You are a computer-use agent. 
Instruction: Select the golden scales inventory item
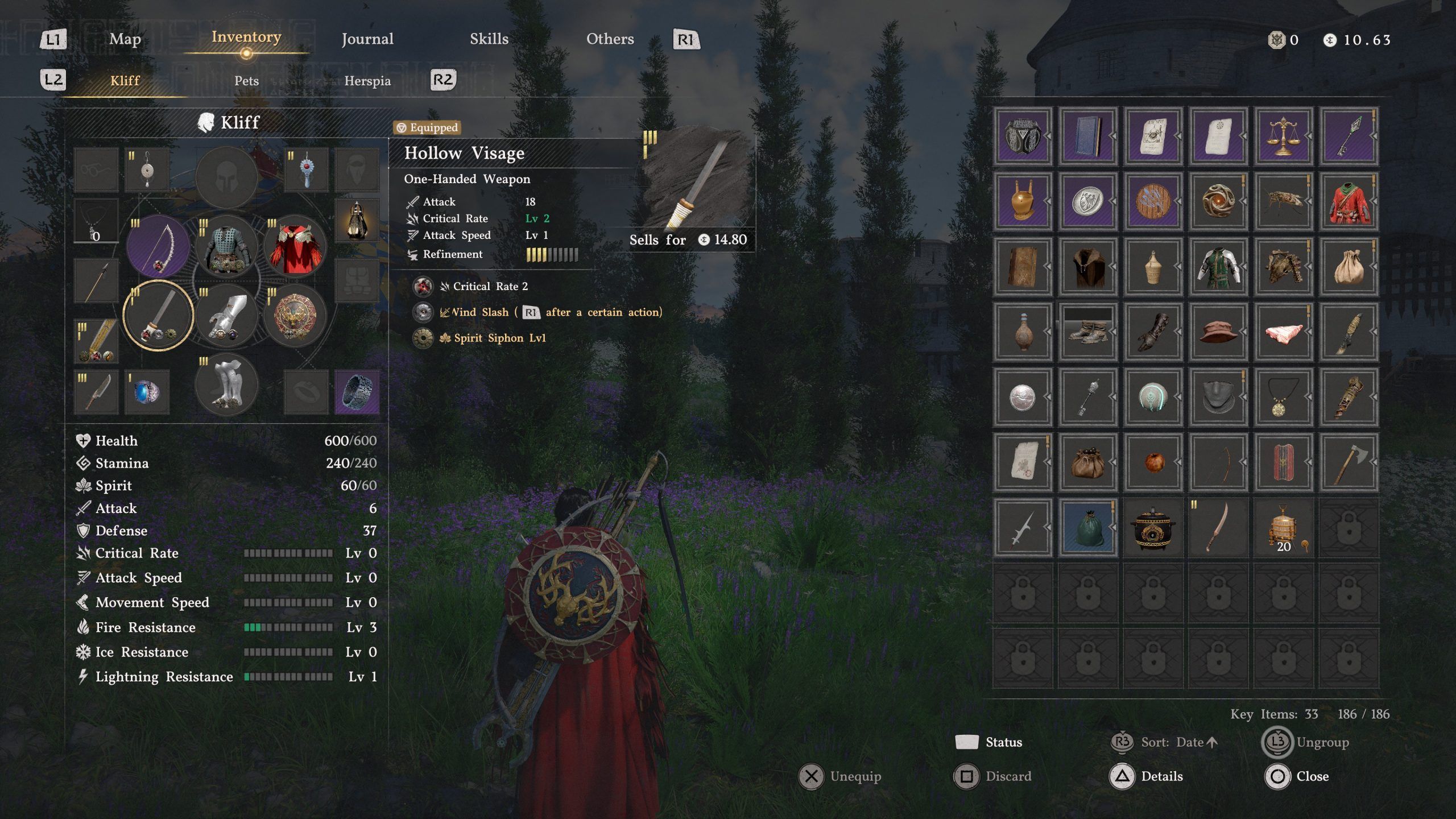click(x=1283, y=136)
